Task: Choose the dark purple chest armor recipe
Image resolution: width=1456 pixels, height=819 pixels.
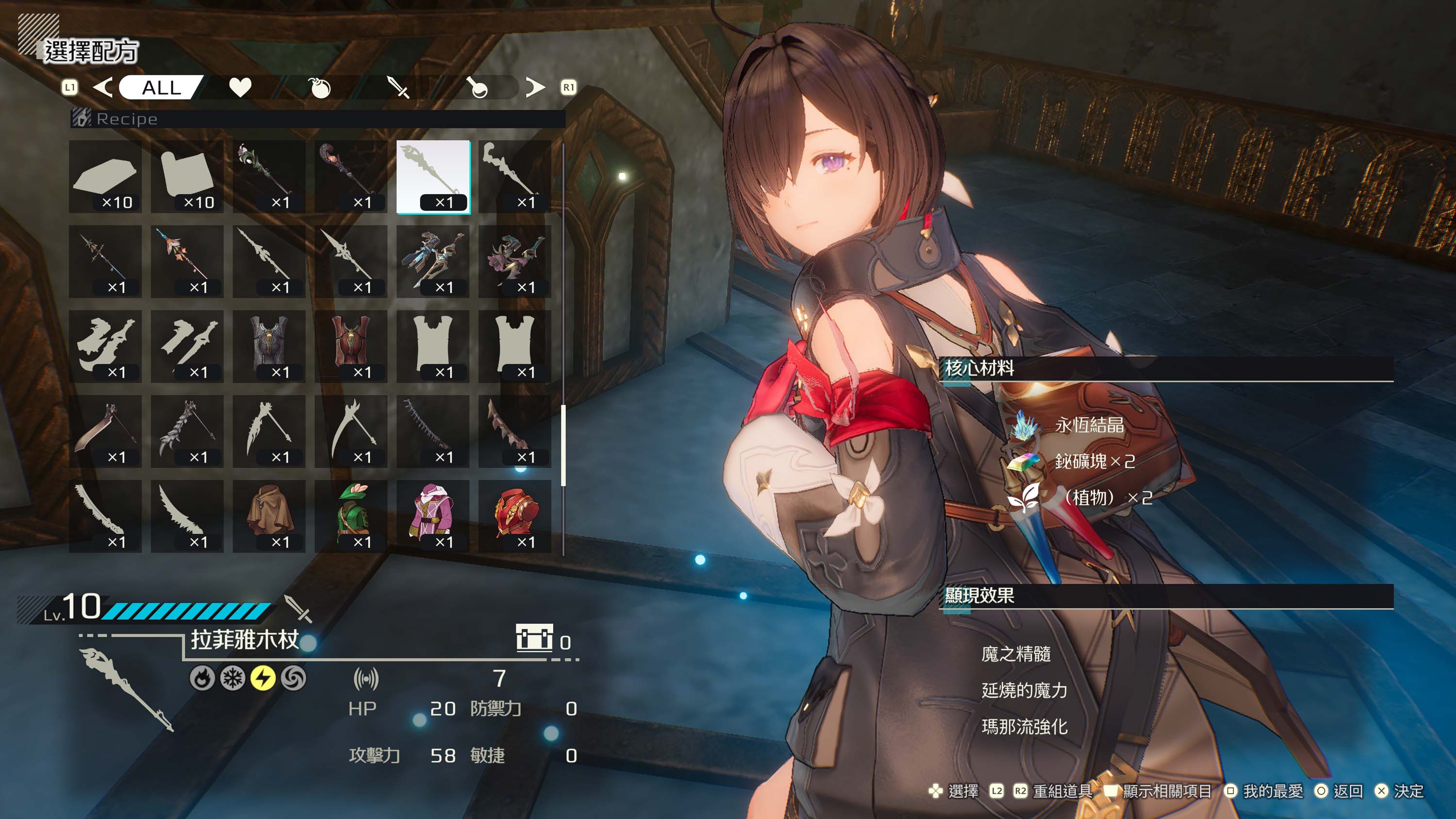Action: point(269,346)
